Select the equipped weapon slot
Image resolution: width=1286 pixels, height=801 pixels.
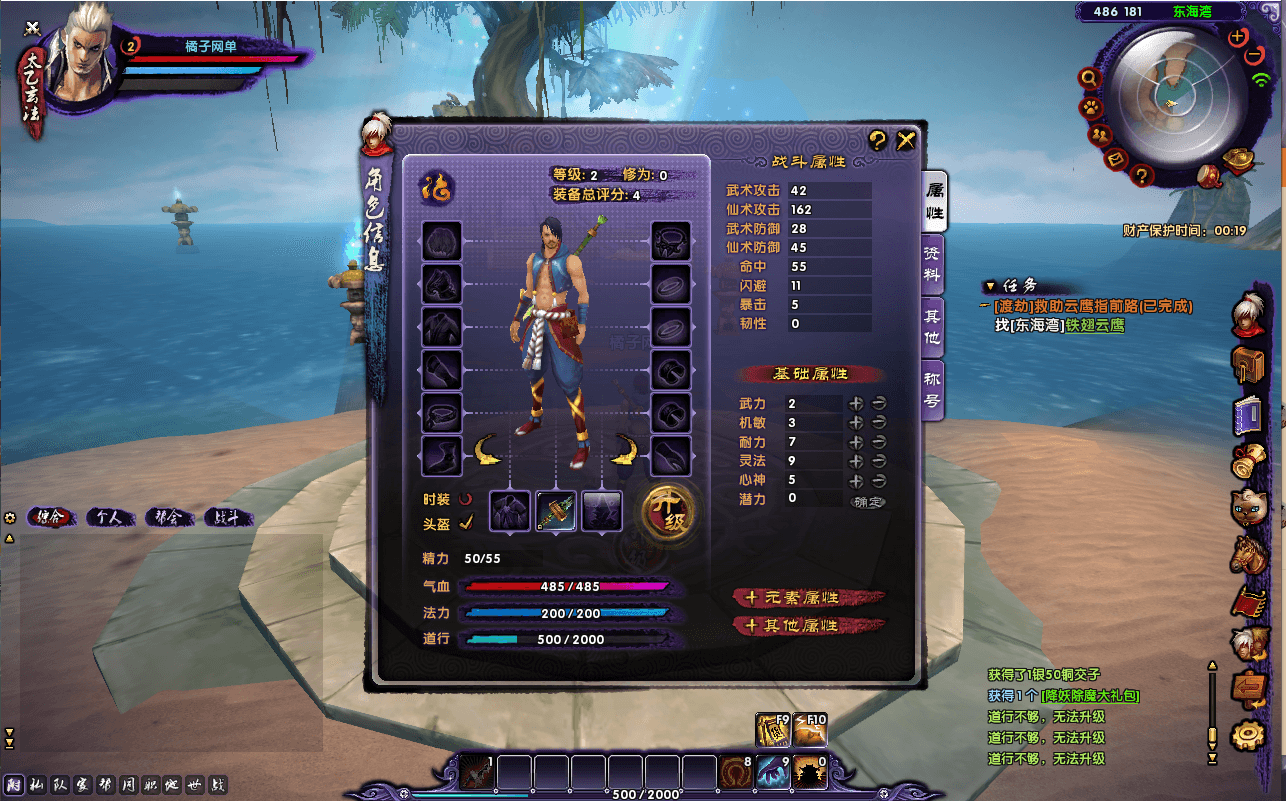[556, 511]
